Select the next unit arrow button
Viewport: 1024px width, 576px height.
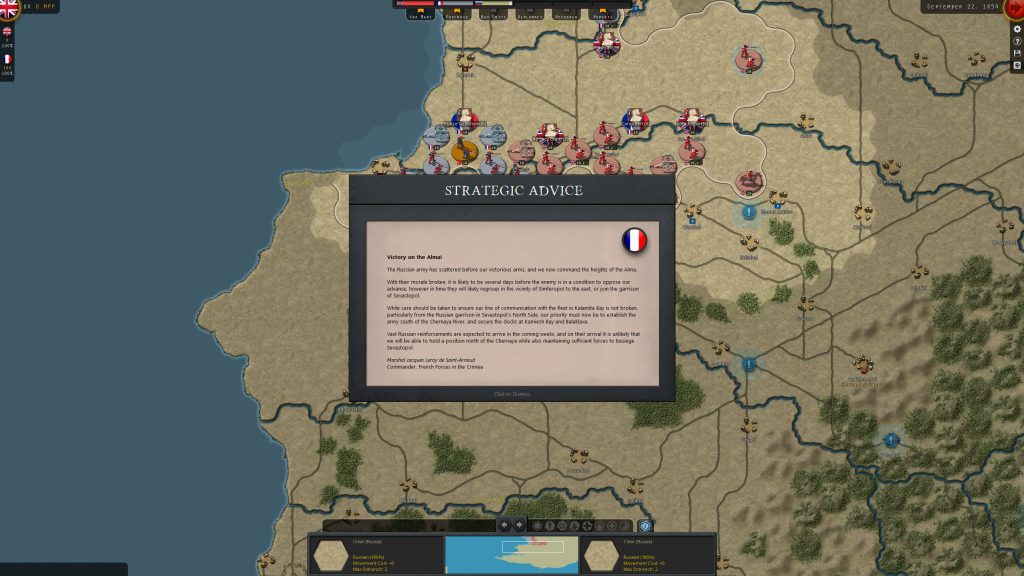(x=519, y=525)
